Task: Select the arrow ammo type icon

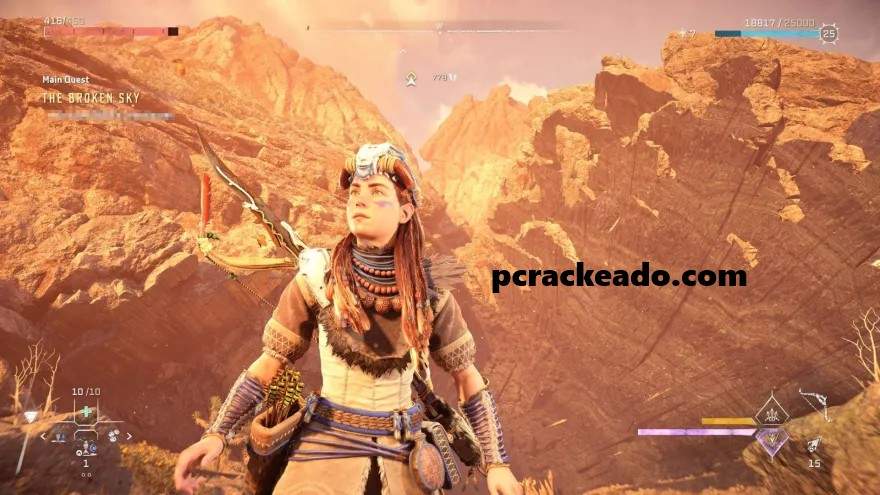Action: 814,446
